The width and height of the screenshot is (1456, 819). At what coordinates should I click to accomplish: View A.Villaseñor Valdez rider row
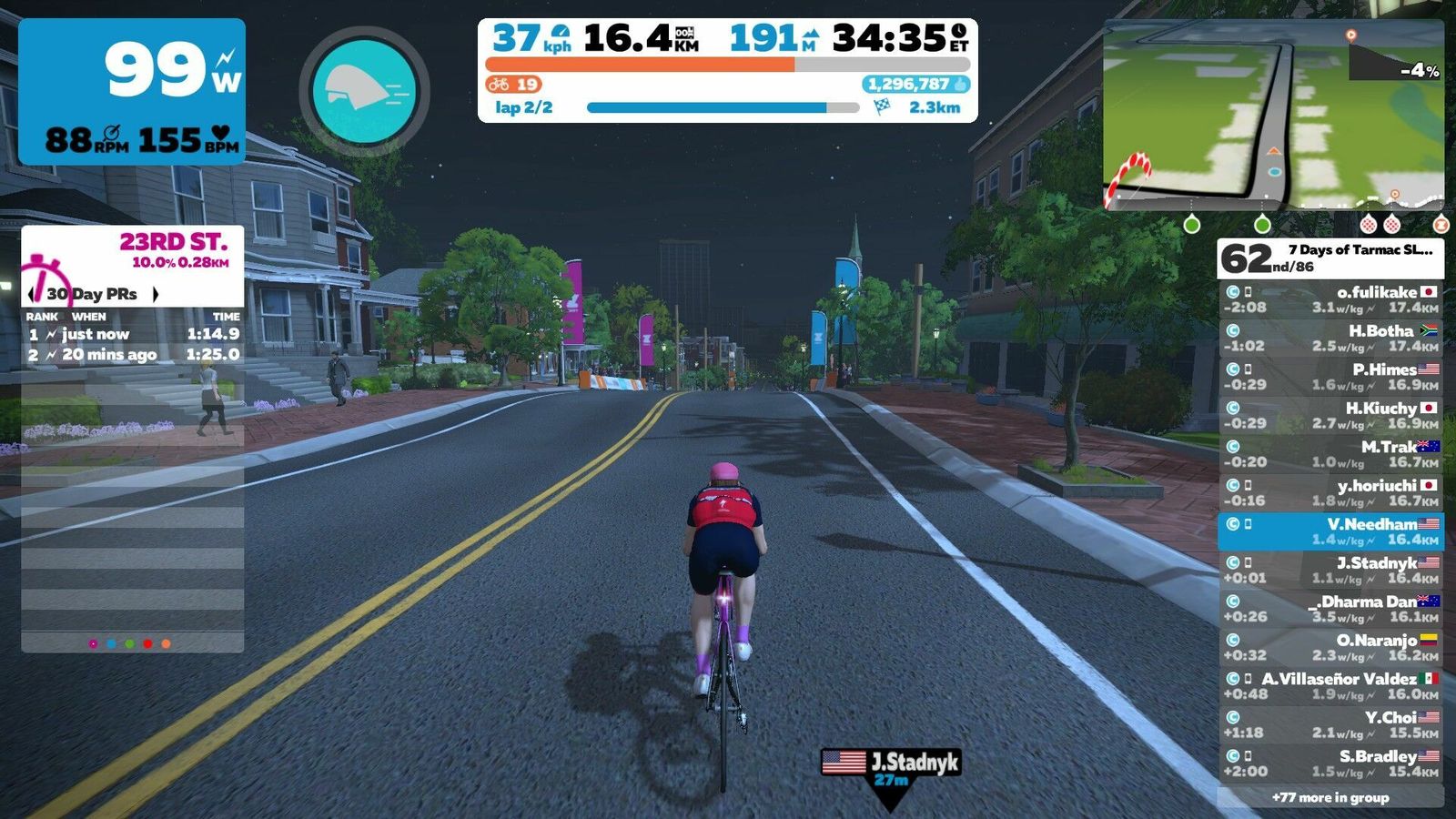pos(1330,686)
